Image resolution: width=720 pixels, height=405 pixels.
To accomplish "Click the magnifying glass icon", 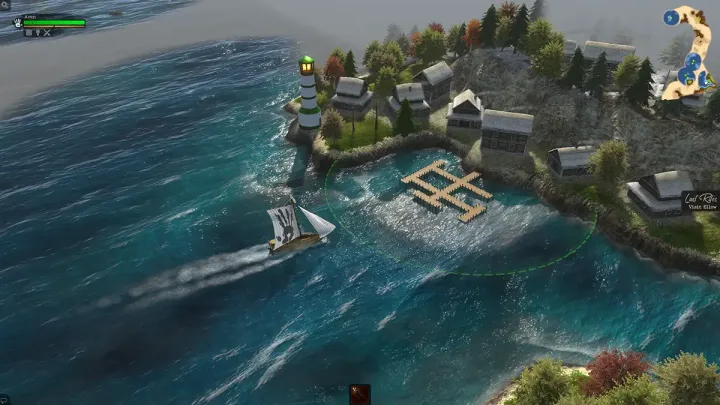I will click(4, 5).
